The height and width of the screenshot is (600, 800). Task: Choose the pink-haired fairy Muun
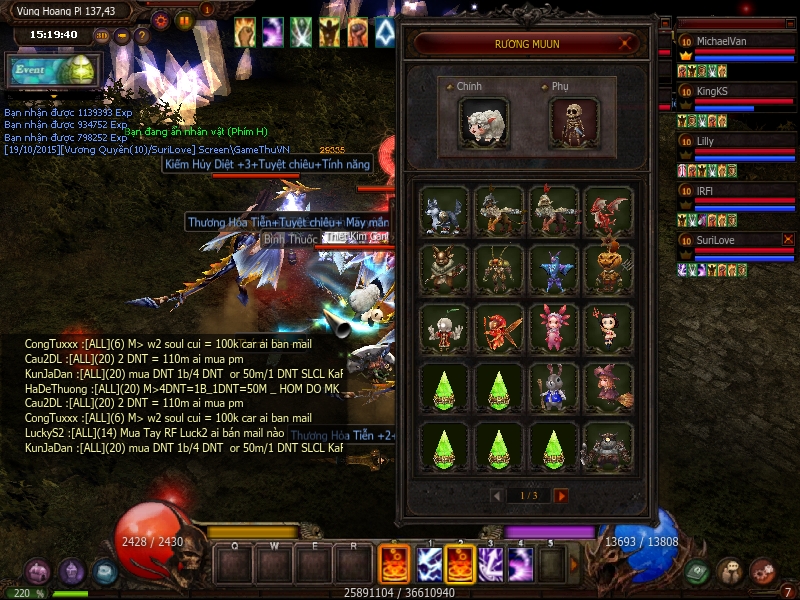click(554, 327)
